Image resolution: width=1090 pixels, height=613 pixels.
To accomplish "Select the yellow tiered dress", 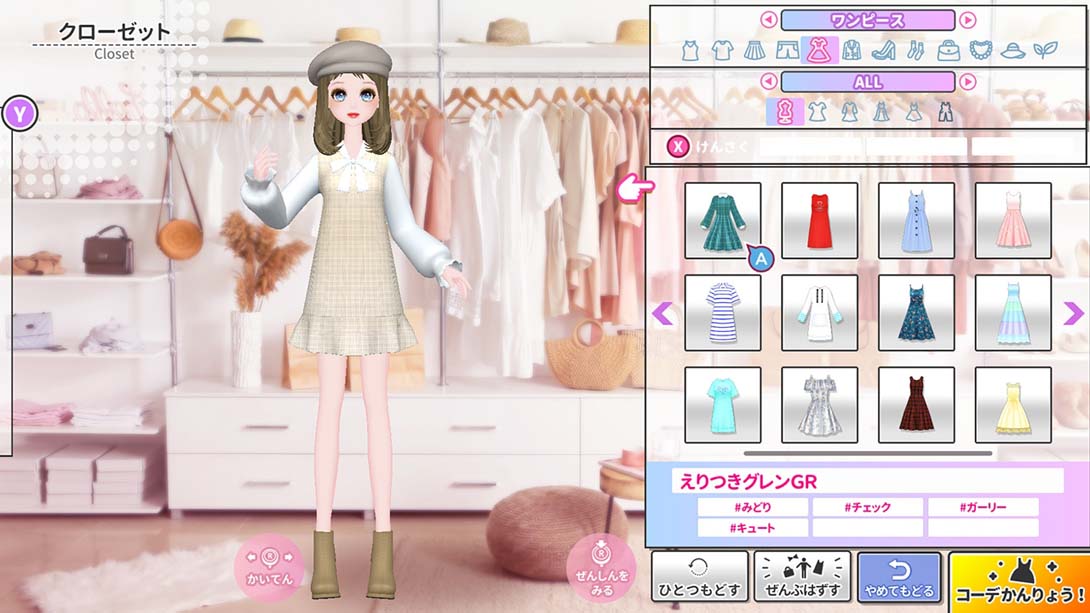I will [x=1013, y=404].
